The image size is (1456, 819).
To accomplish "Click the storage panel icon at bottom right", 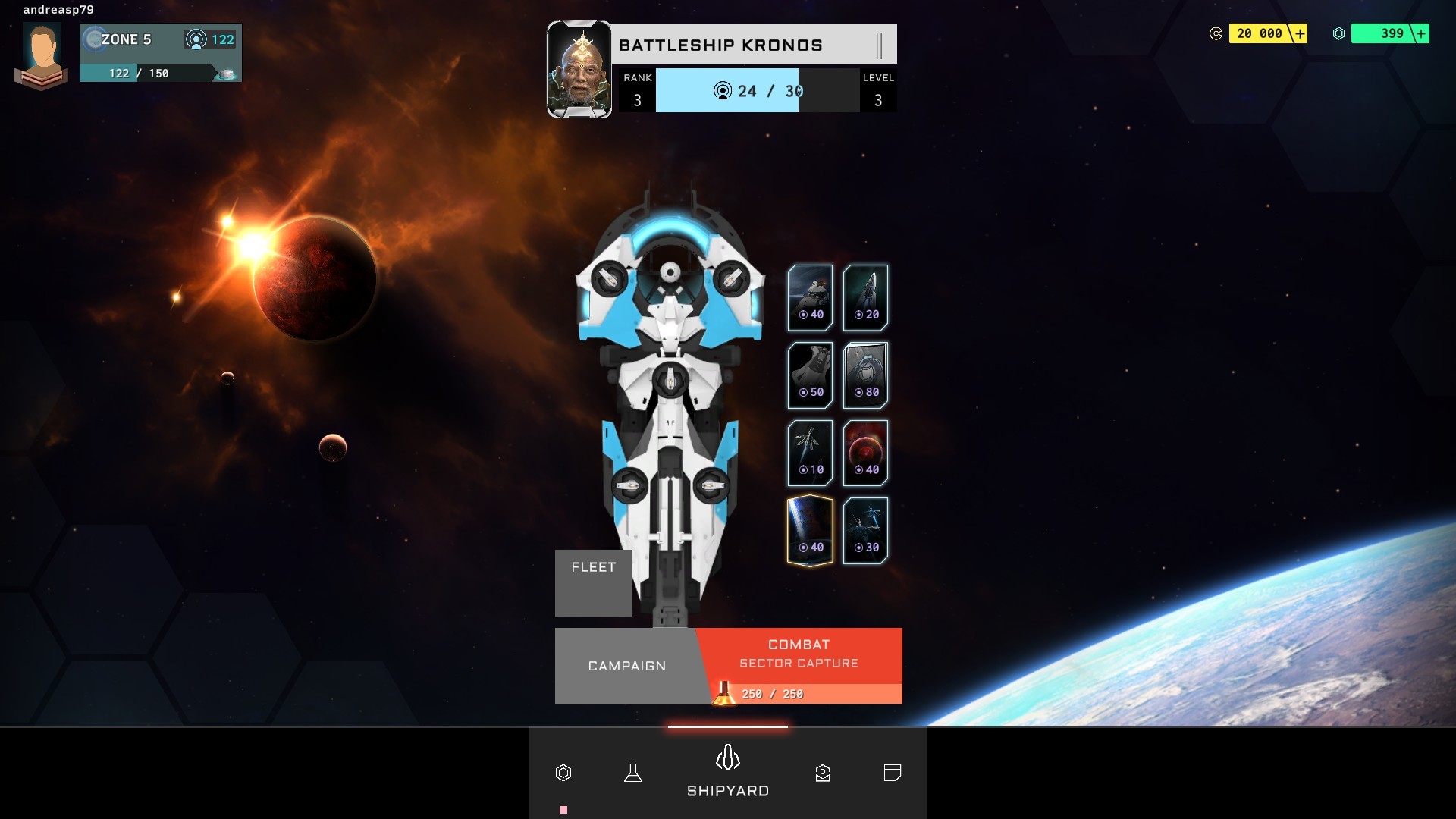I will pyautogui.click(x=893, y=773).
